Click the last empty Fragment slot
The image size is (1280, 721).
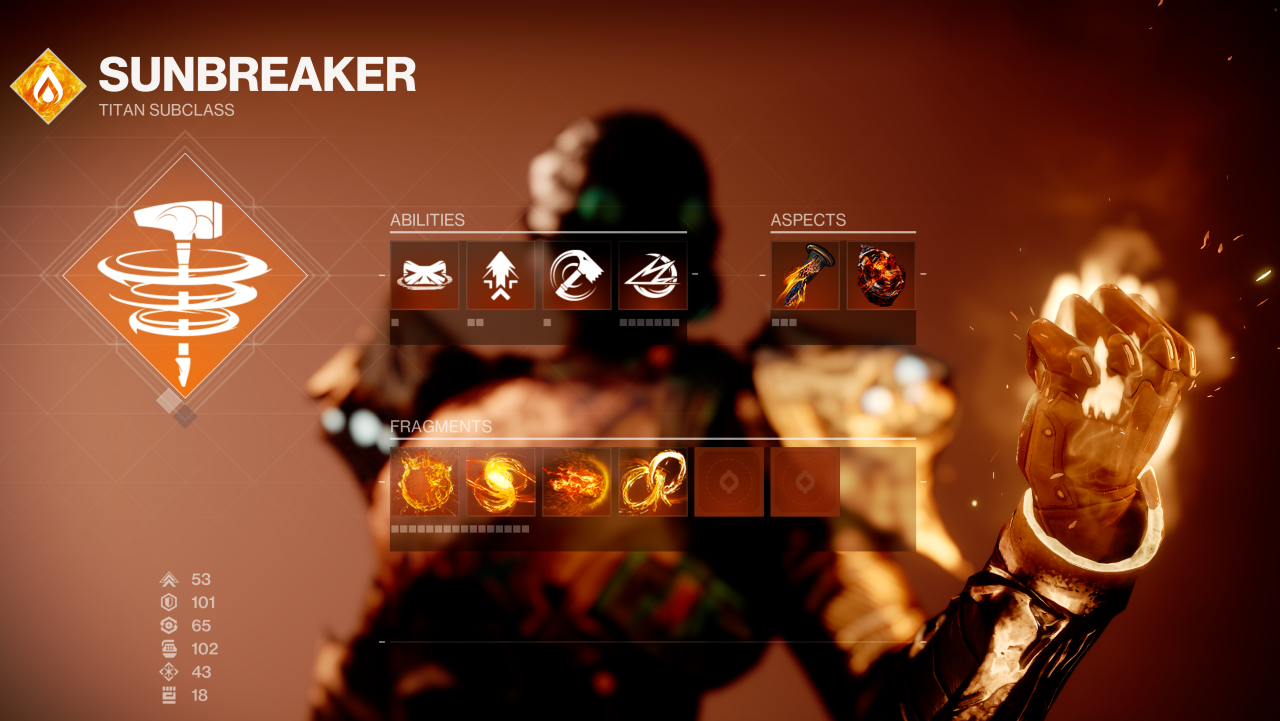(x=804, y=481)
